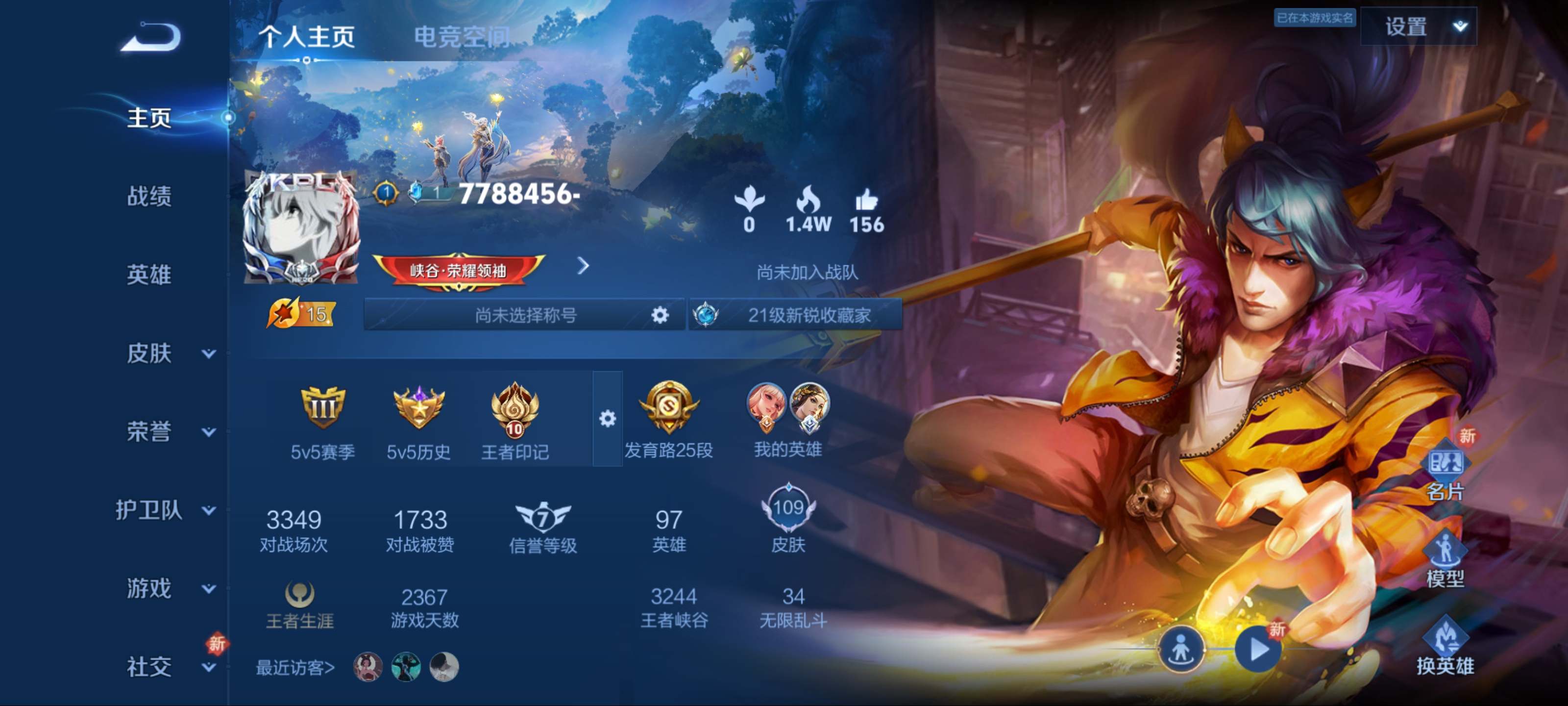The image size is (1568, 706).
Task: Select 英雄 in the sidebar
Action: point(149,275)
